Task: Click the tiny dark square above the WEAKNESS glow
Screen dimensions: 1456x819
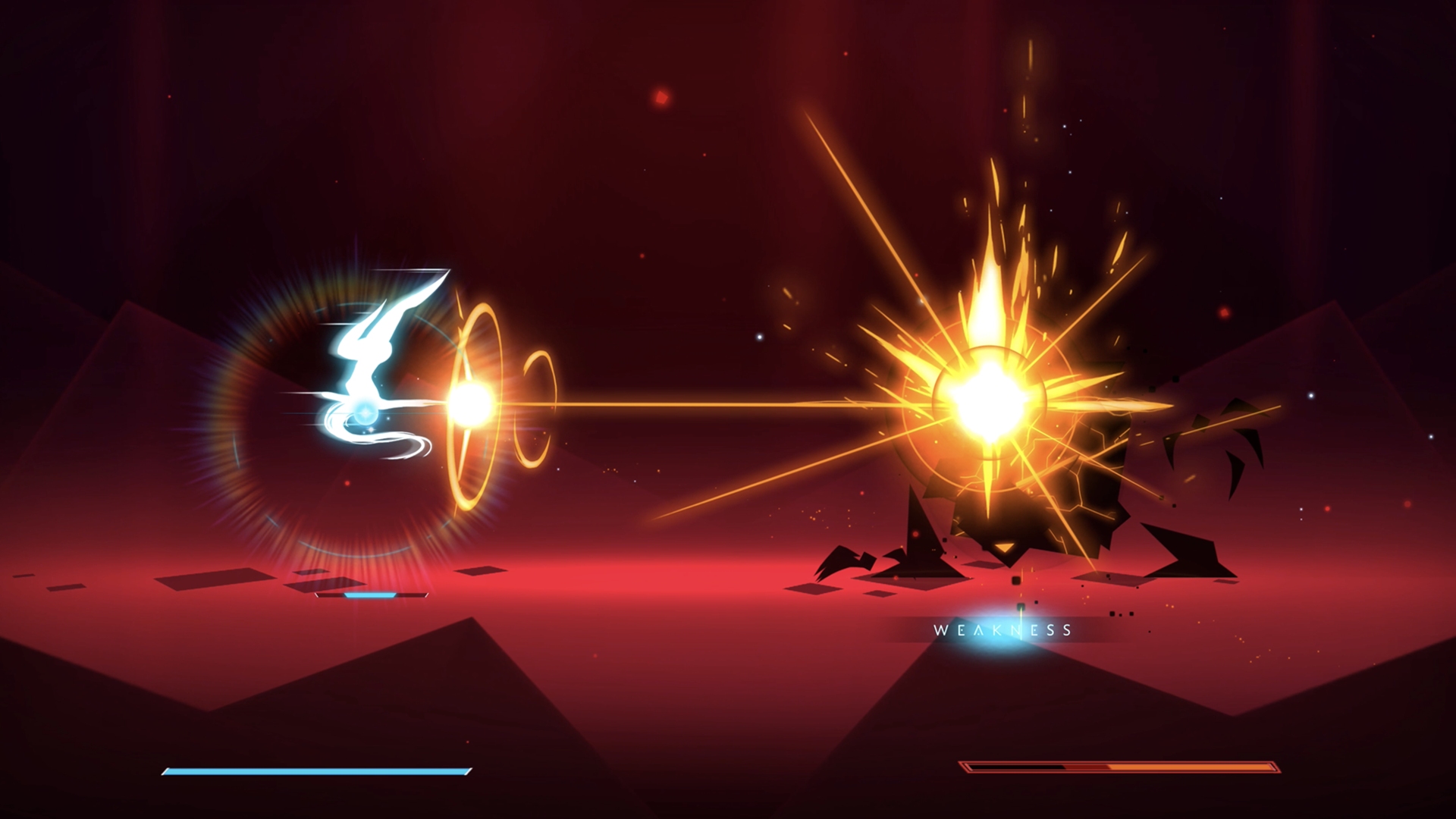Action: pyautogui.click(x=1022, y=606)
